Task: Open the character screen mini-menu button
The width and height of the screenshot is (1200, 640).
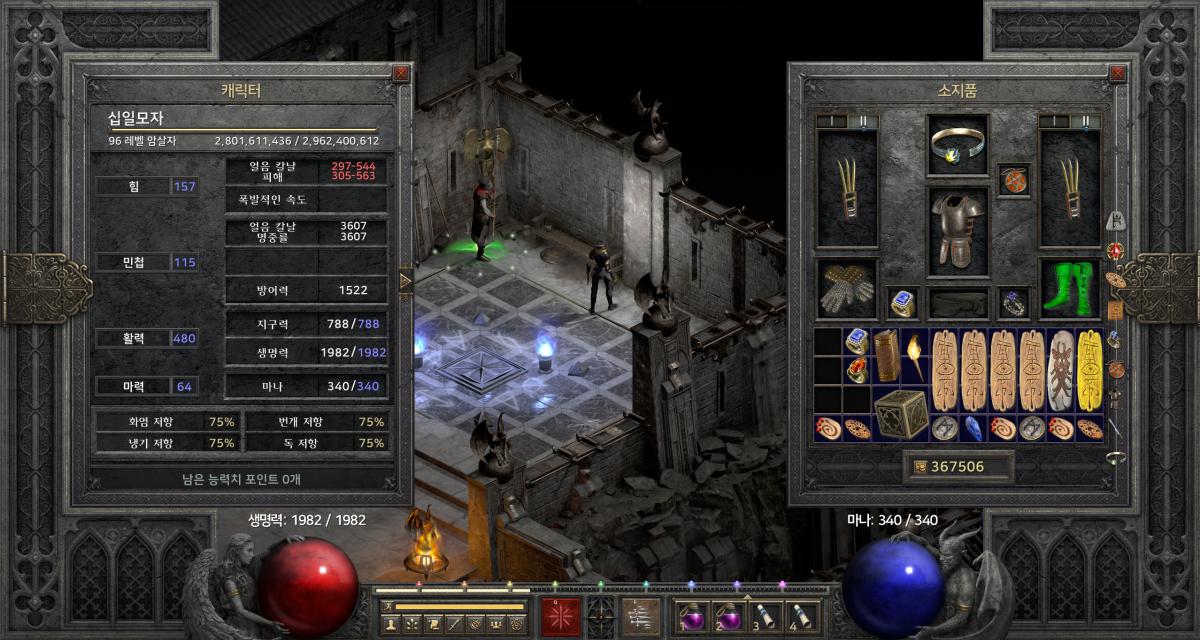Action: (391, 624)
